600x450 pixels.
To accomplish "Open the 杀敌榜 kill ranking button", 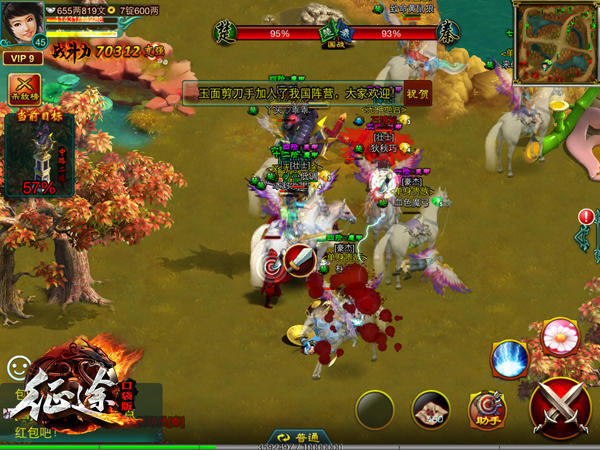I will pyautogui.click(x=24, y=88).
